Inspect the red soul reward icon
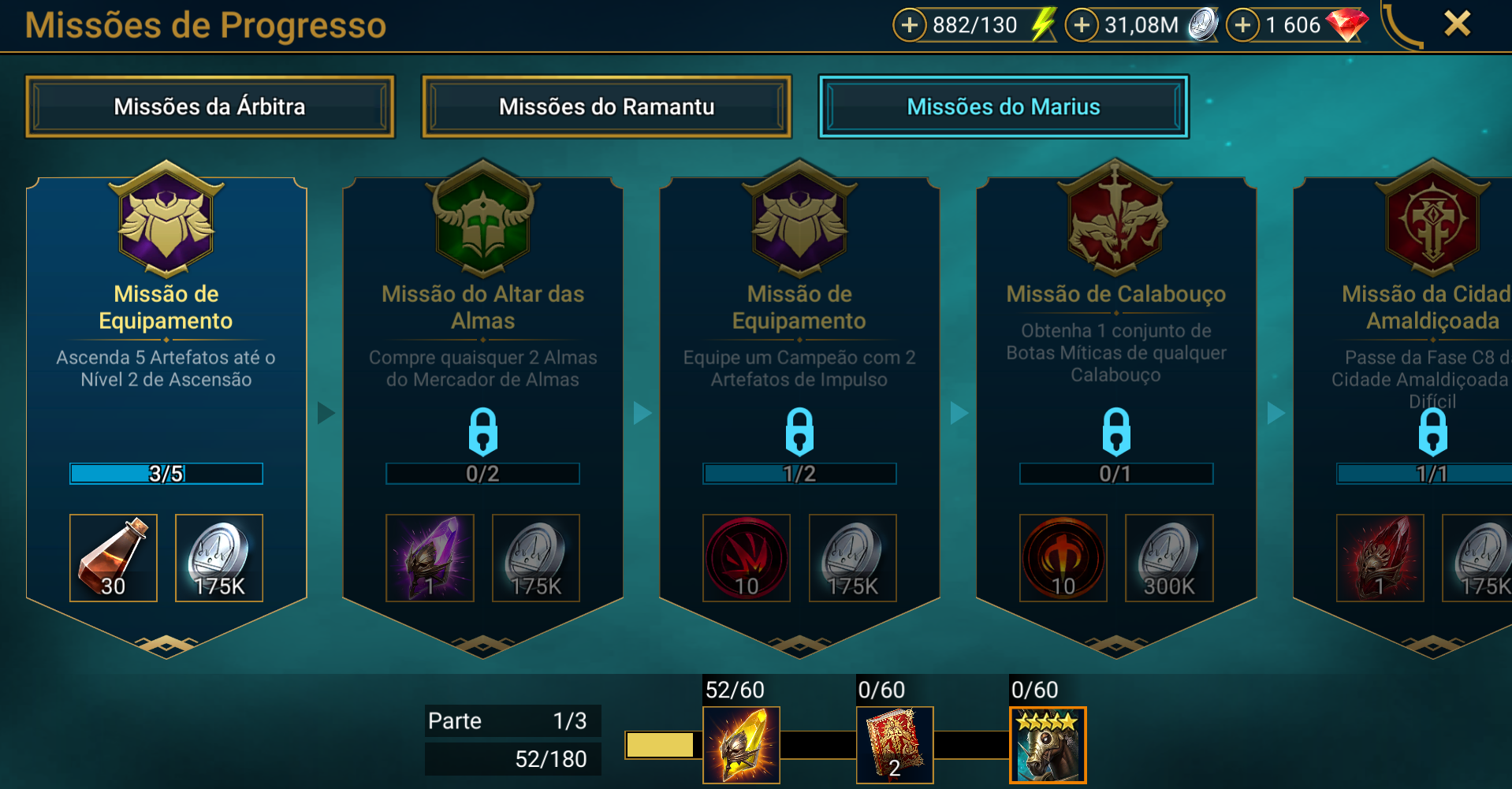This screenshot has height=789, width=1512. click(x=1380, y=558)
